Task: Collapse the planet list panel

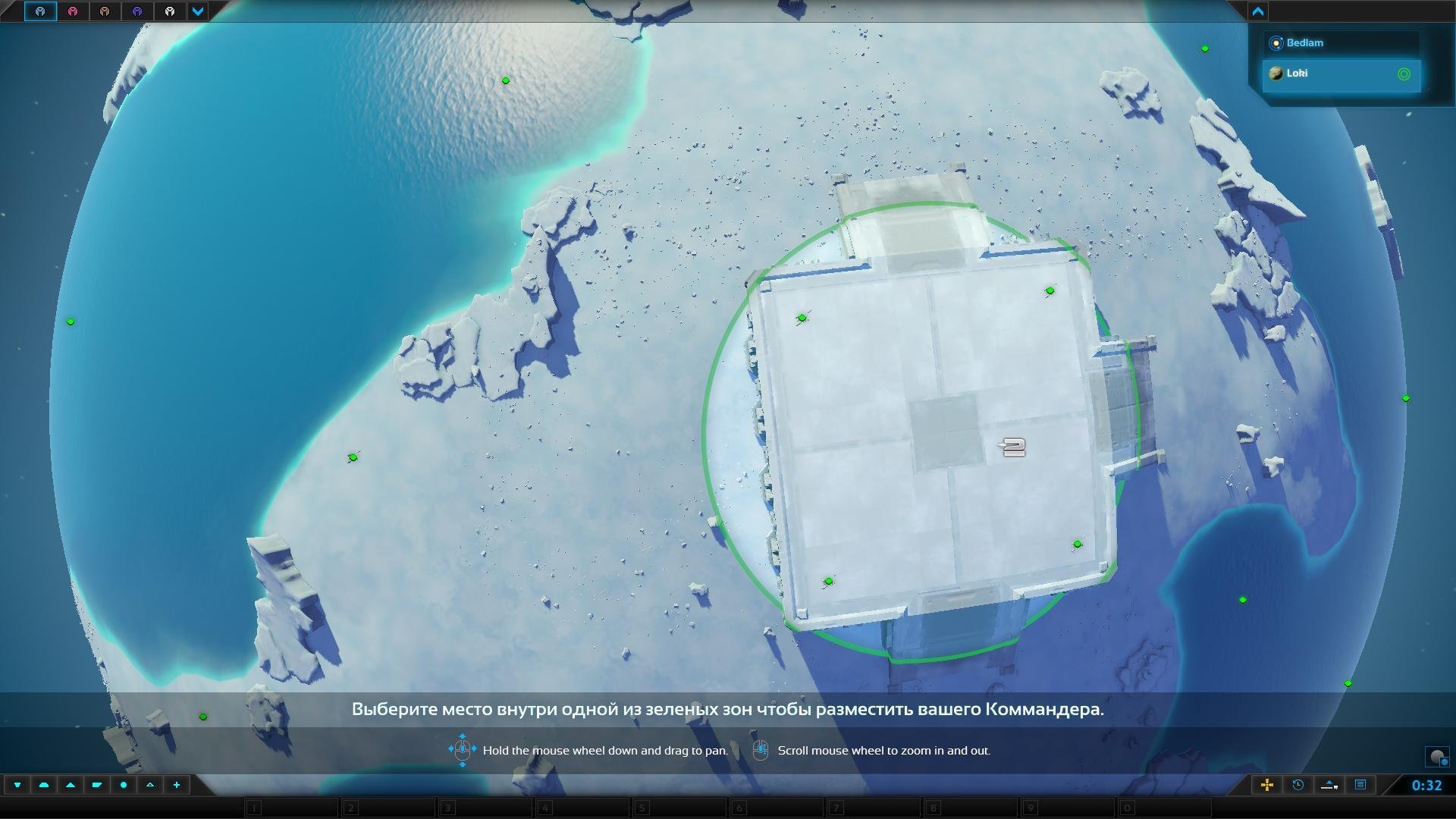Action: click(1258, 11)
